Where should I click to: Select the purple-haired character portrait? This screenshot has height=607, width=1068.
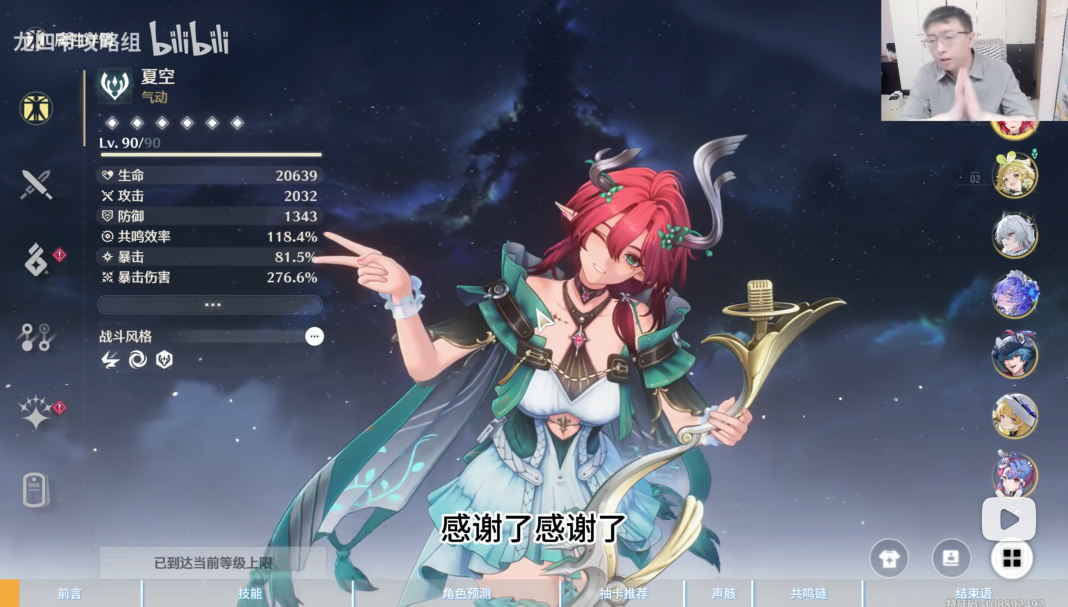pyautogui.click(x=1014, y=295)
